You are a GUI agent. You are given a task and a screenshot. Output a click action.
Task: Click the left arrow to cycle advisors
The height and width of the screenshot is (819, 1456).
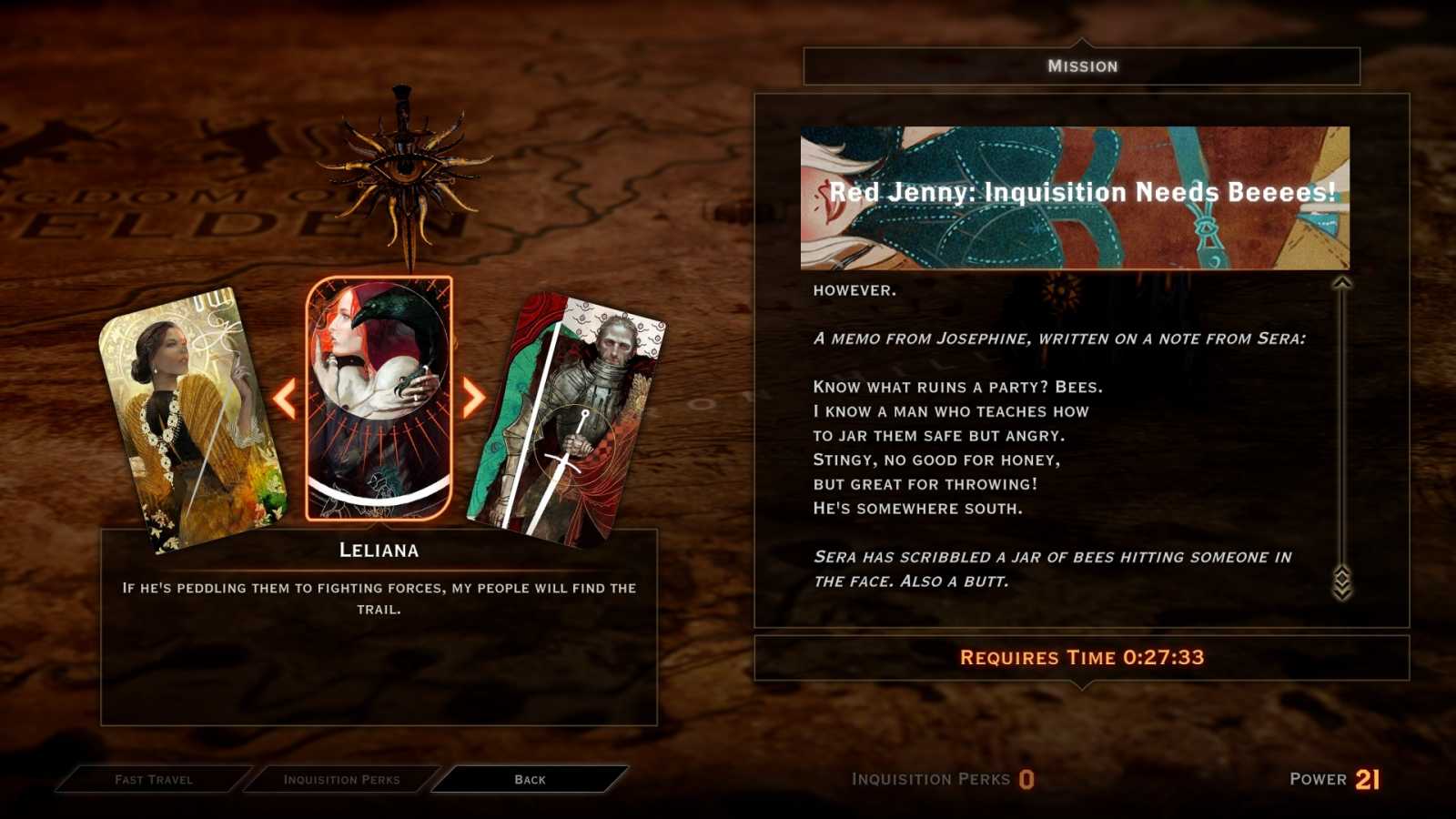(x=285, y=398)
